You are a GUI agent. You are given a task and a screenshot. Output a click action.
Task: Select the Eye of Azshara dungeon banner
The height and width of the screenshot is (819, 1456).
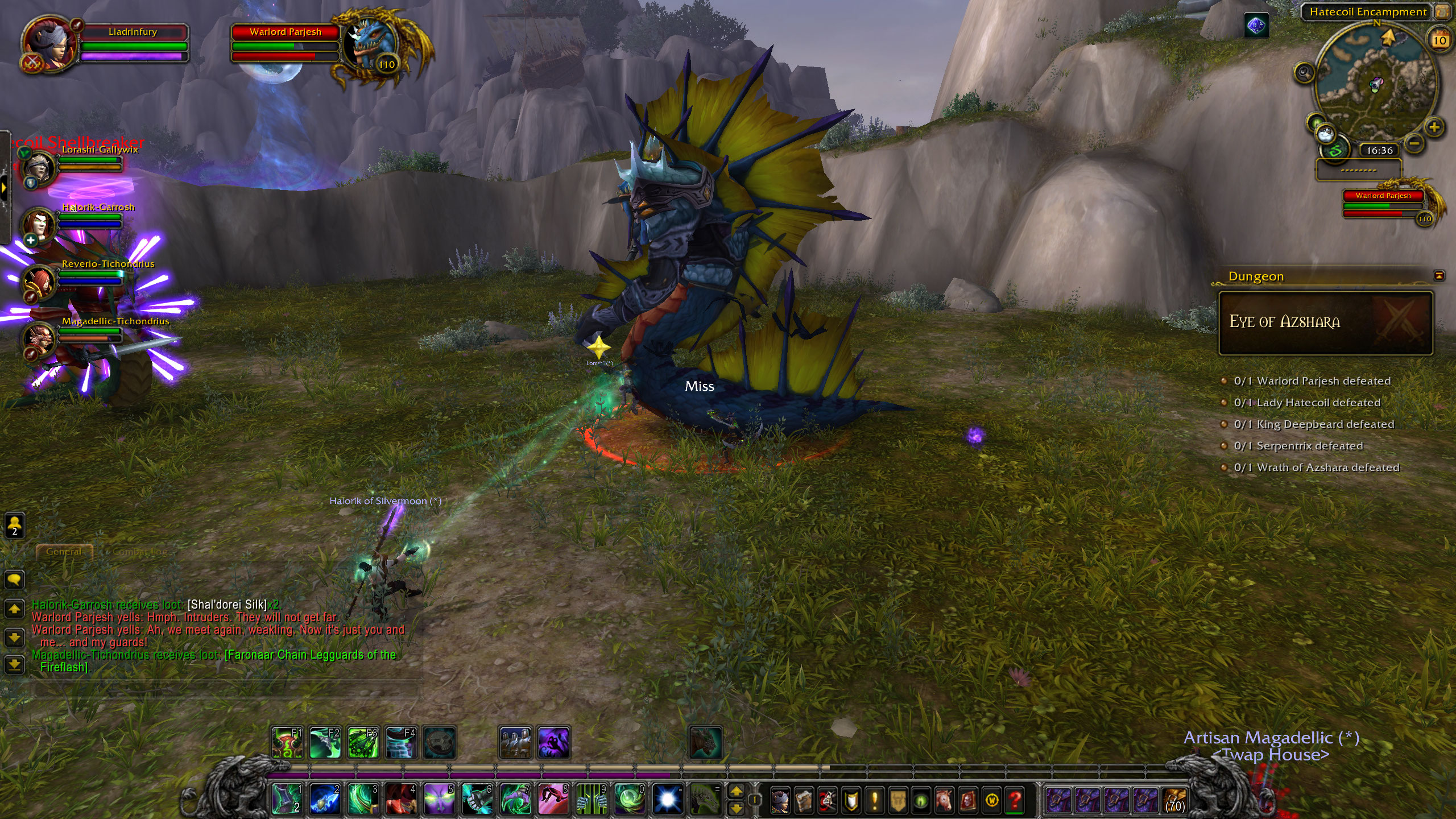coord(1325,322)
